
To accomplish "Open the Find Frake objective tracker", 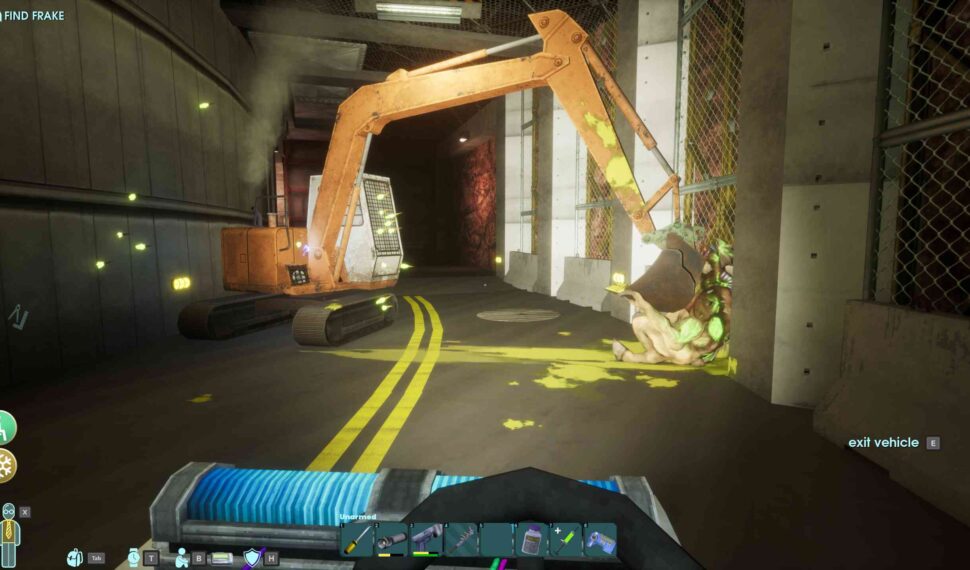I will (x=34, y=16).
